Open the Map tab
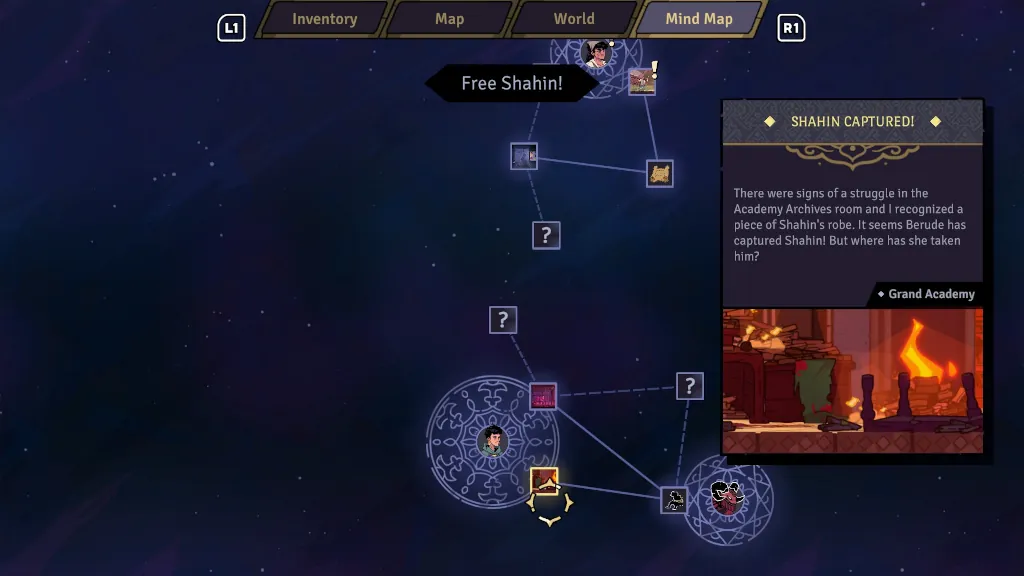The height and width of the screenshot is (576, 1024). click(449, 19)
